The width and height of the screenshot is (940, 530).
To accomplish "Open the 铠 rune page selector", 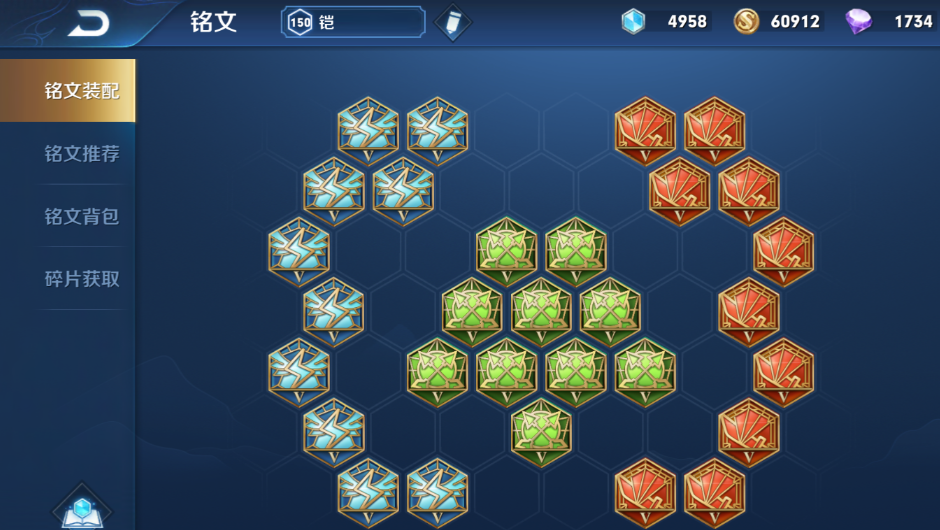I will point(353,22).
